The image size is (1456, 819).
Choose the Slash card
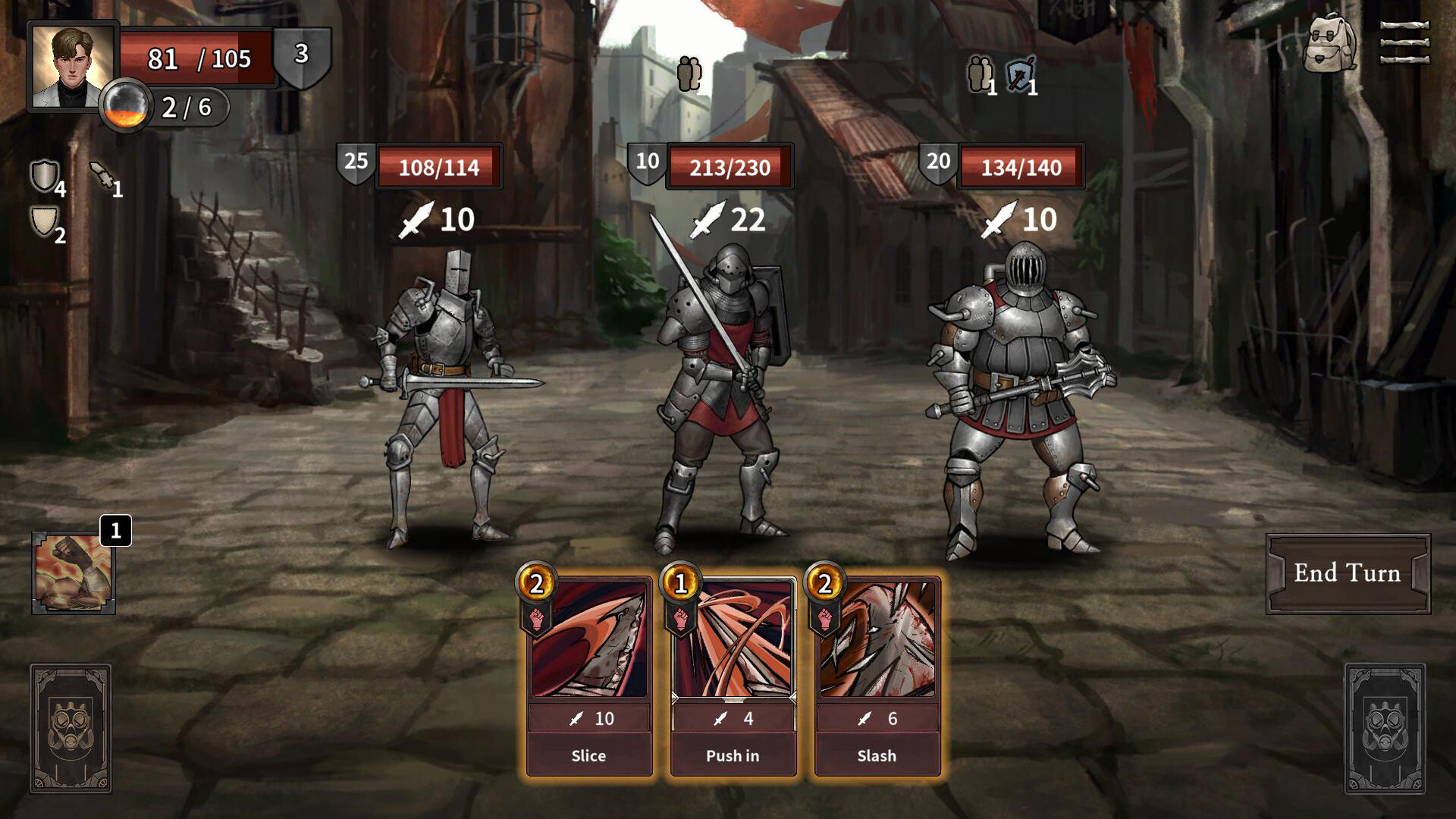point(877,675)
